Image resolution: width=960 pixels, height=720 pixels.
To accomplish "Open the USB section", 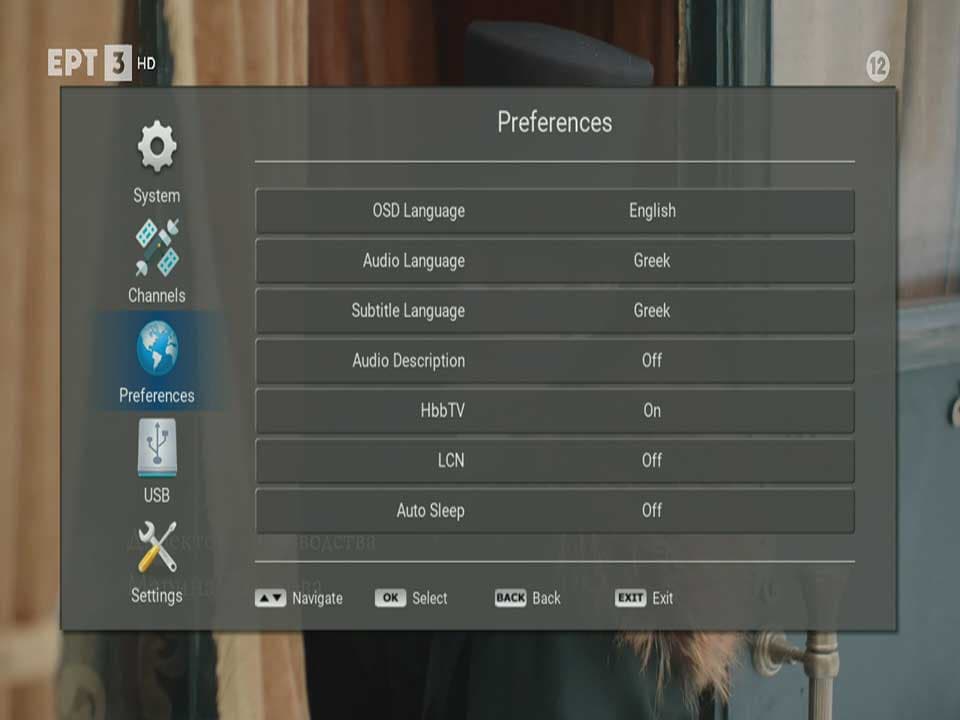I will [x=157, y=460].
